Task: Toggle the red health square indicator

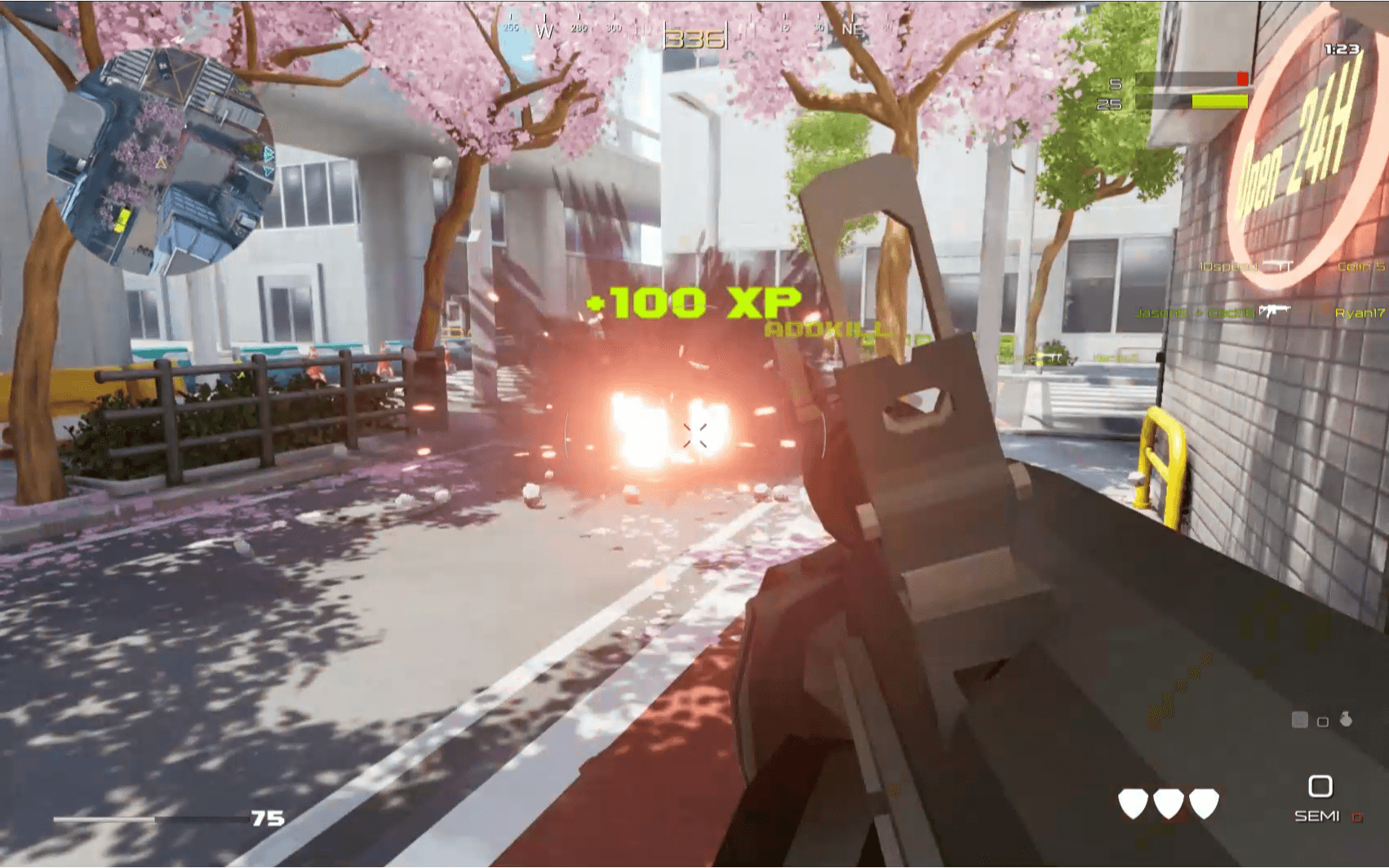Action: pyautogui.click(x=1241, y=77)
